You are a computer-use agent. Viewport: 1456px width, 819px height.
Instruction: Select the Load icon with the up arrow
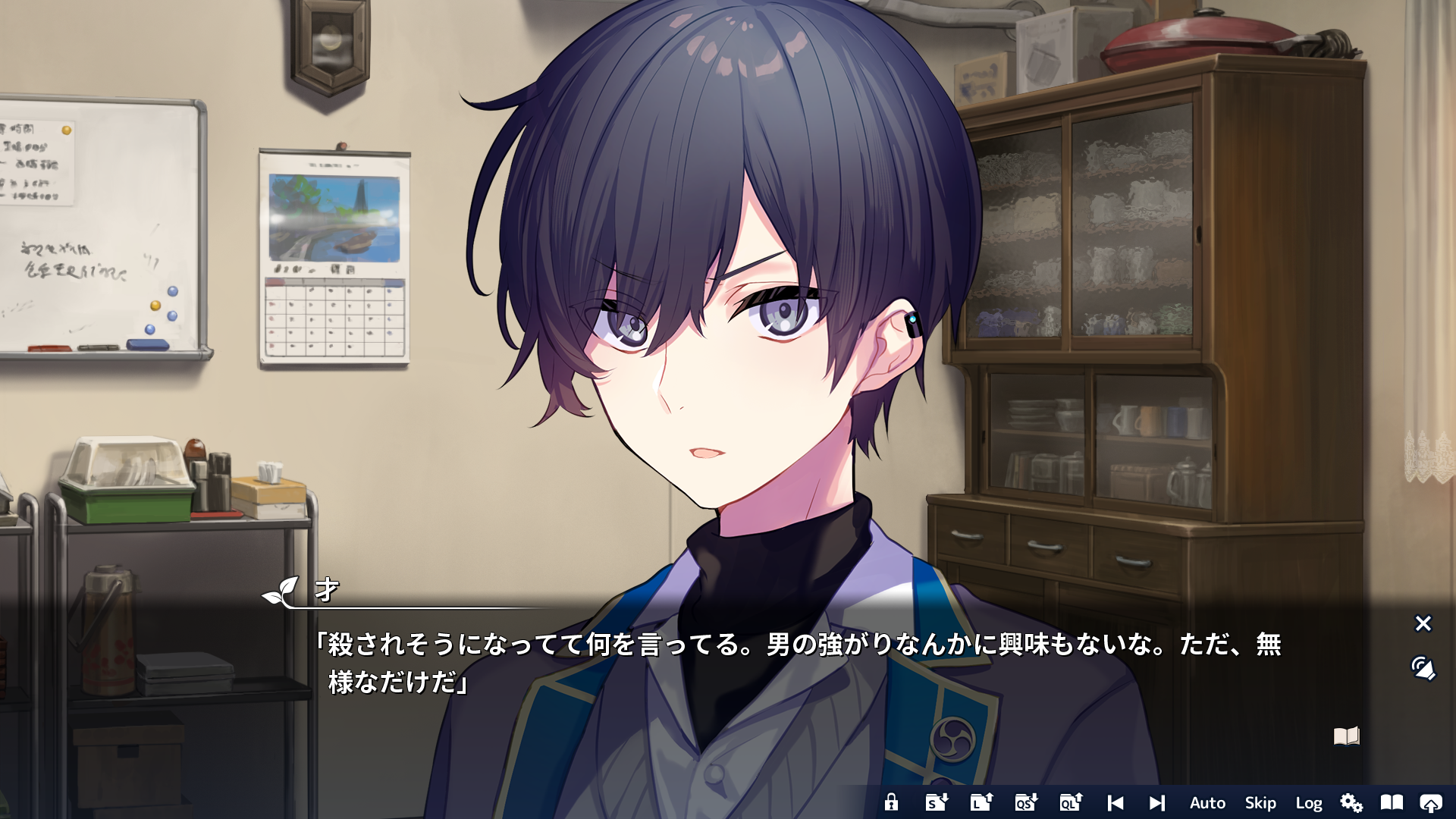tap(980, 802)
